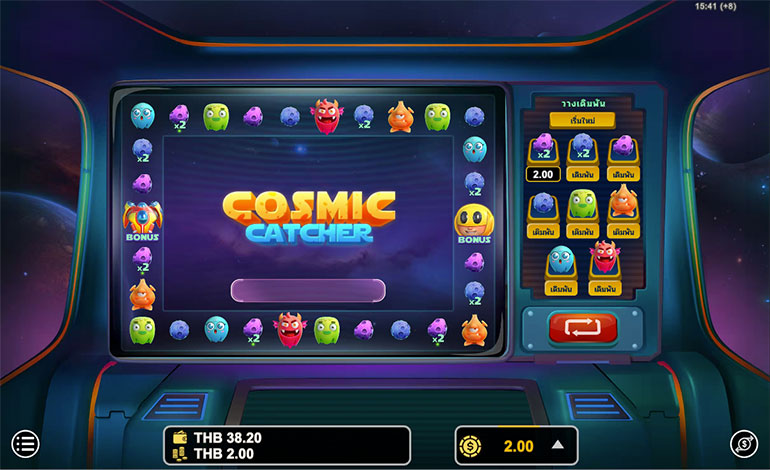Place bet on the green alien

click(582, 231)
